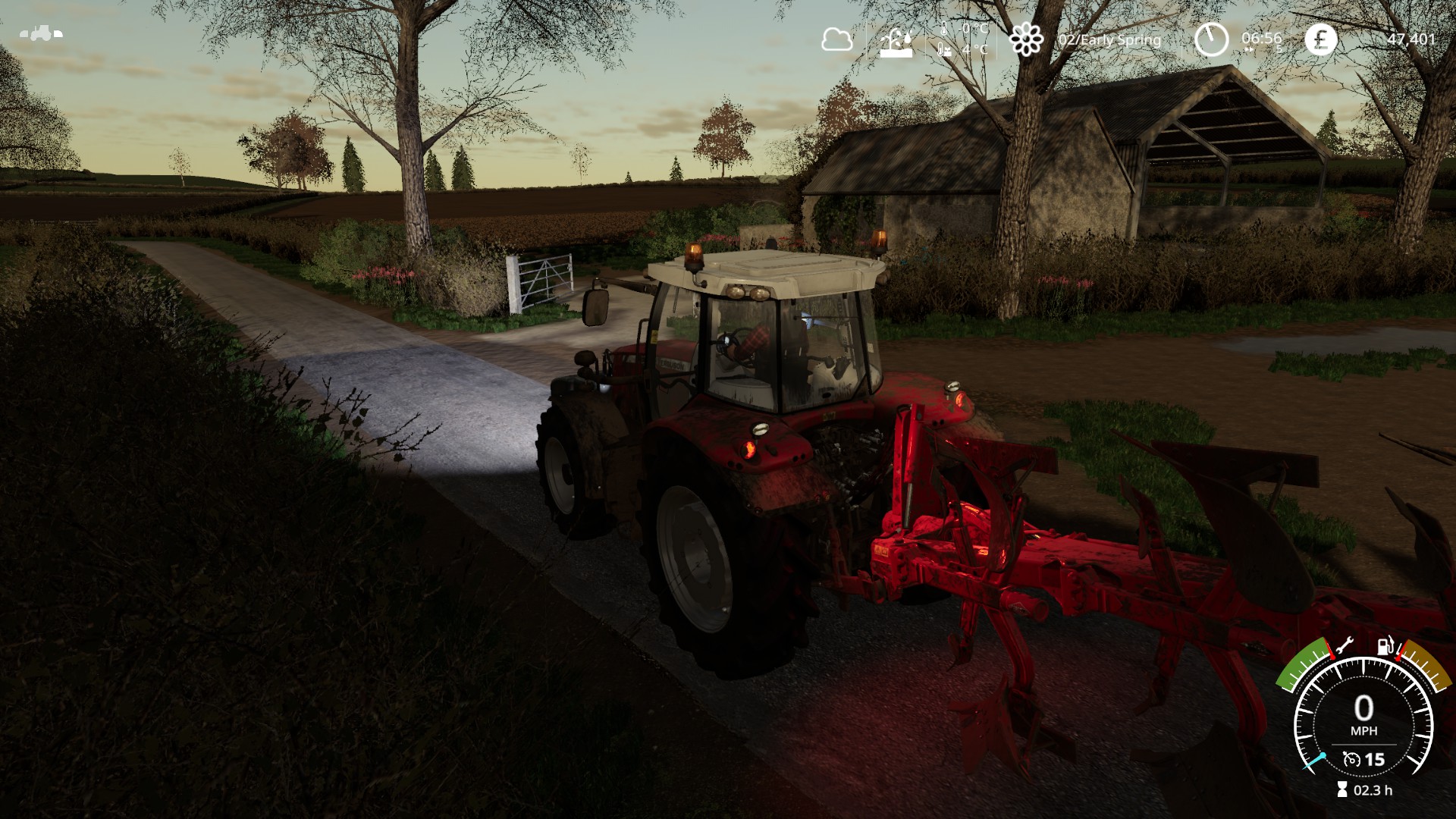
Task: Select the tractor icon in the corner
Action: (x=41, y=33)
